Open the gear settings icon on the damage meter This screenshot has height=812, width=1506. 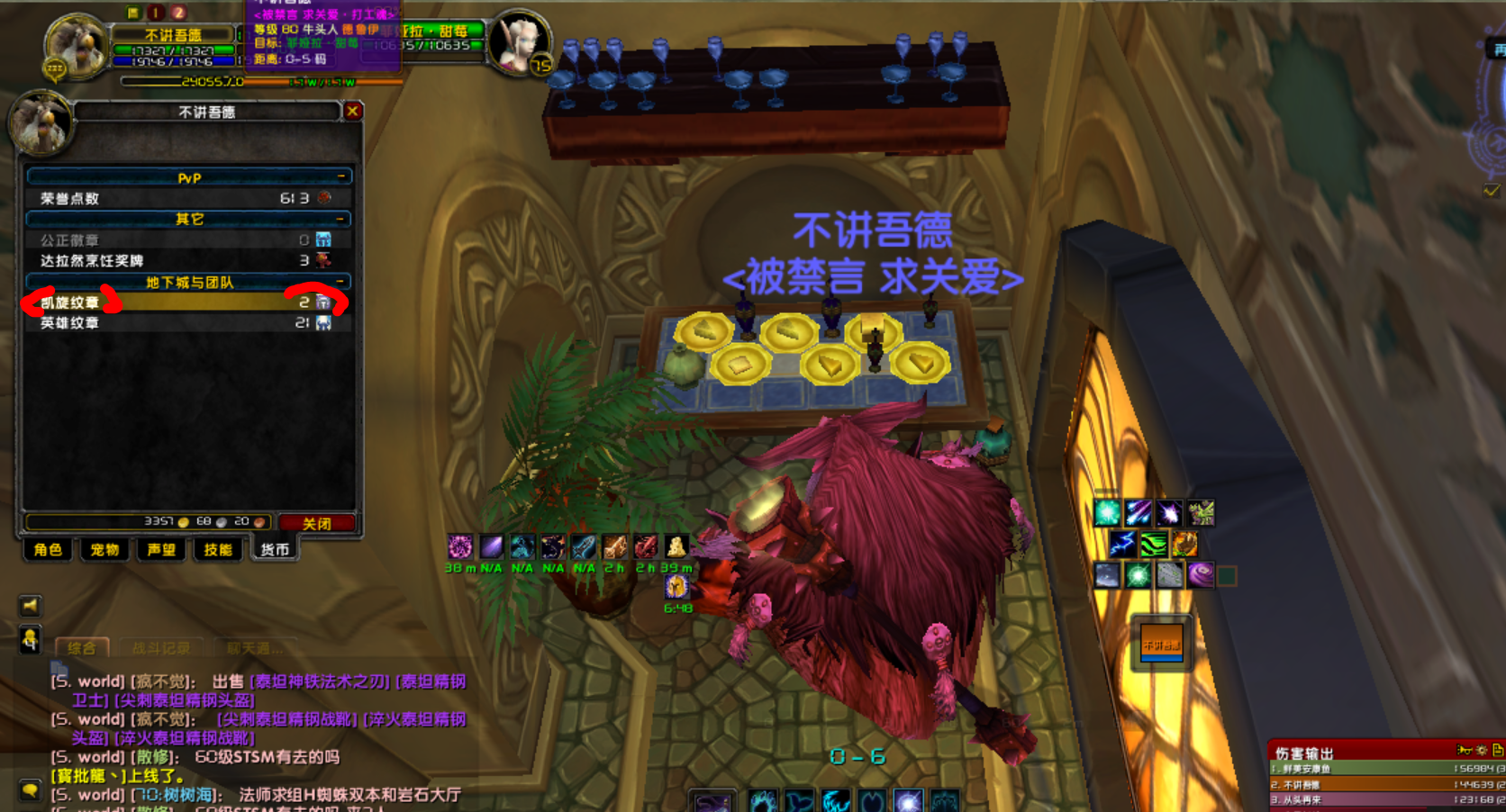tap(1482, 750)
